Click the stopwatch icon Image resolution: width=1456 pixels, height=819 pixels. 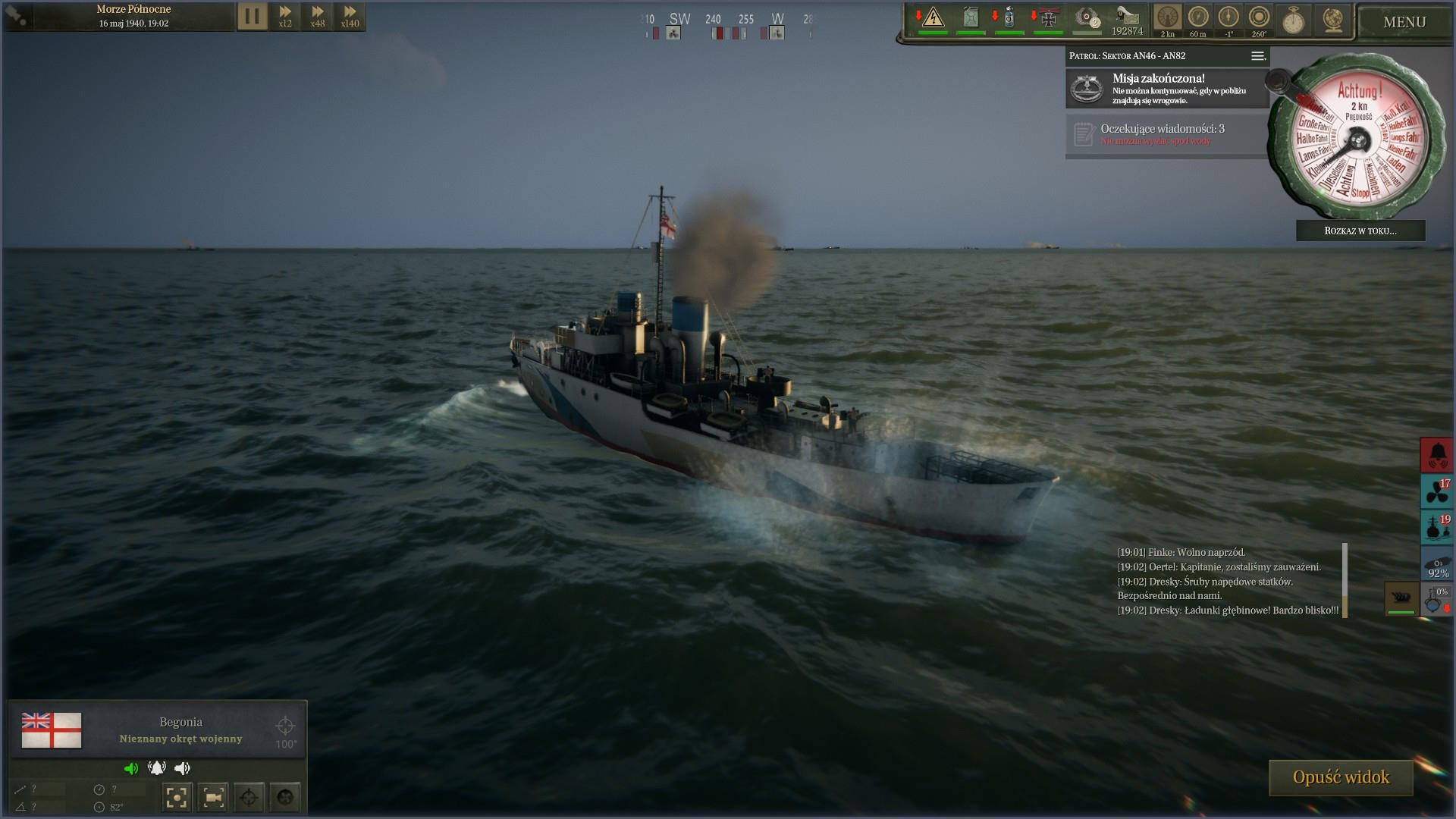(1293, 20)
